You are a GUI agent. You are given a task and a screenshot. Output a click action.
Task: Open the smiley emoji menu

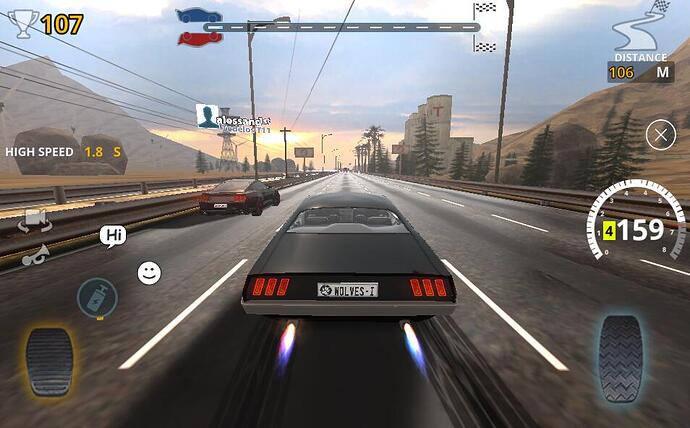149,271
